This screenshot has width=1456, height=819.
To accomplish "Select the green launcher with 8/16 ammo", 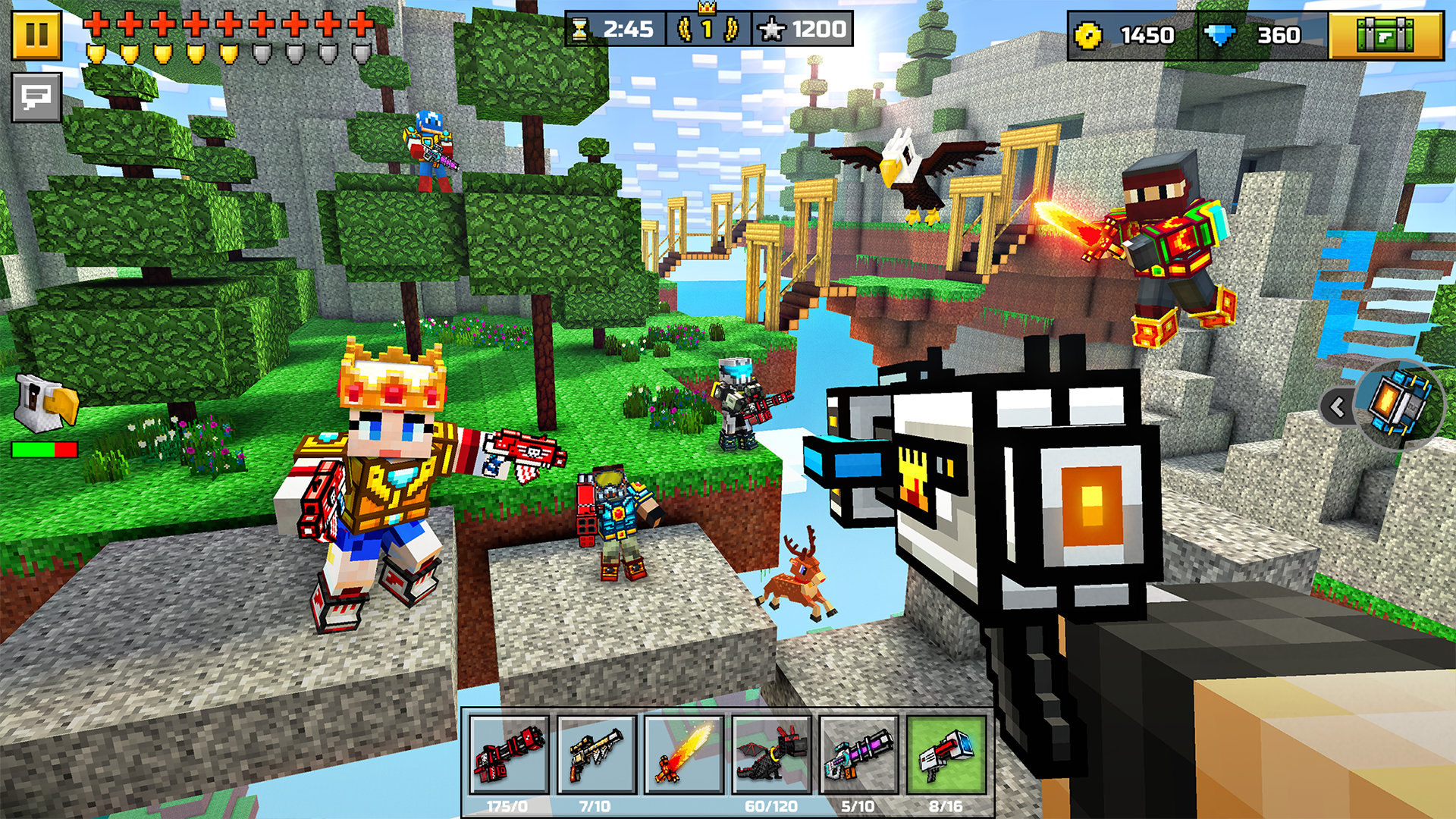I will pyautogui.click(x=946, y=755).
